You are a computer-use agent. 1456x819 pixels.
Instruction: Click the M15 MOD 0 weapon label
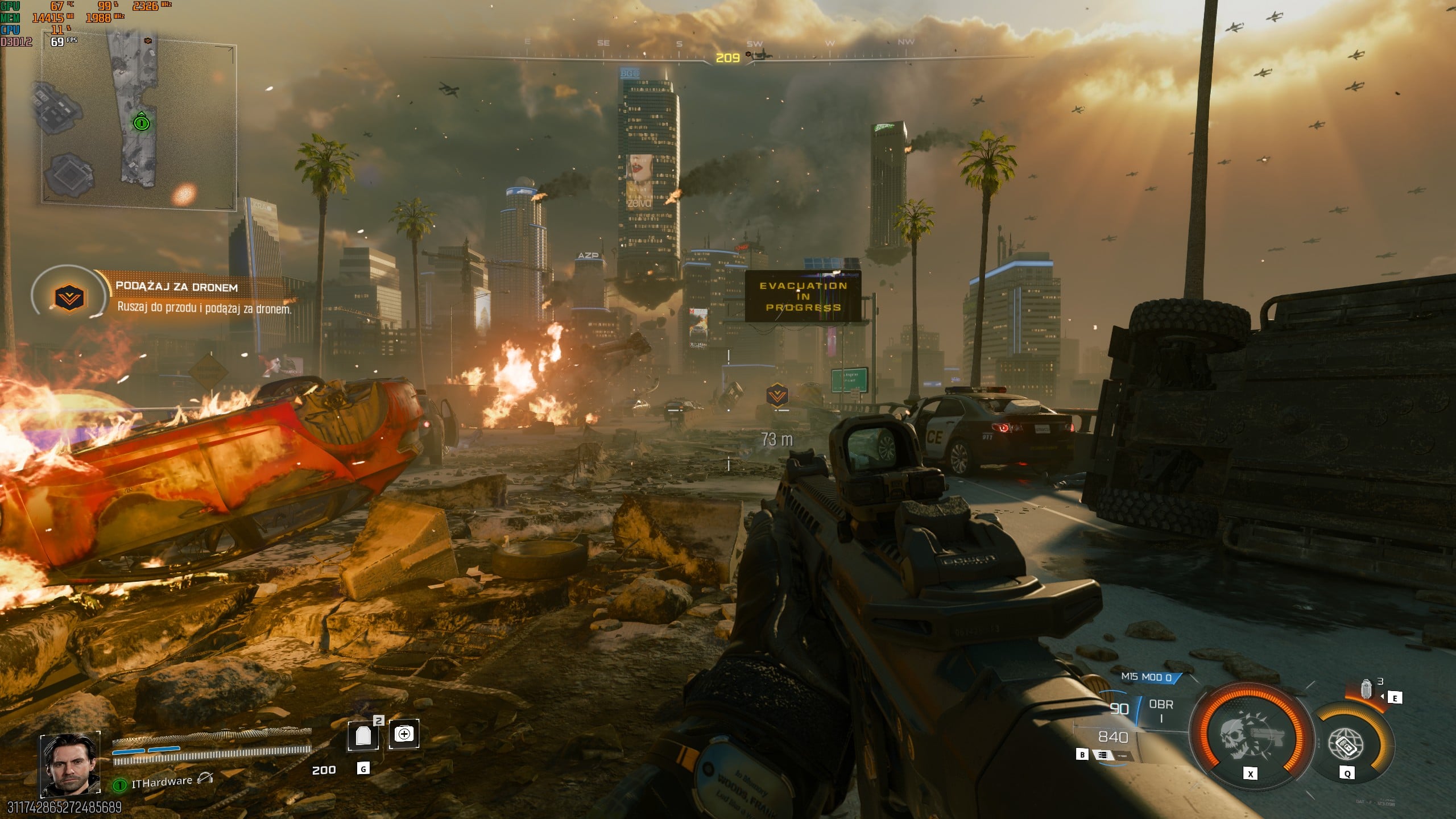pyautogui.click(x=1147, y=677)
